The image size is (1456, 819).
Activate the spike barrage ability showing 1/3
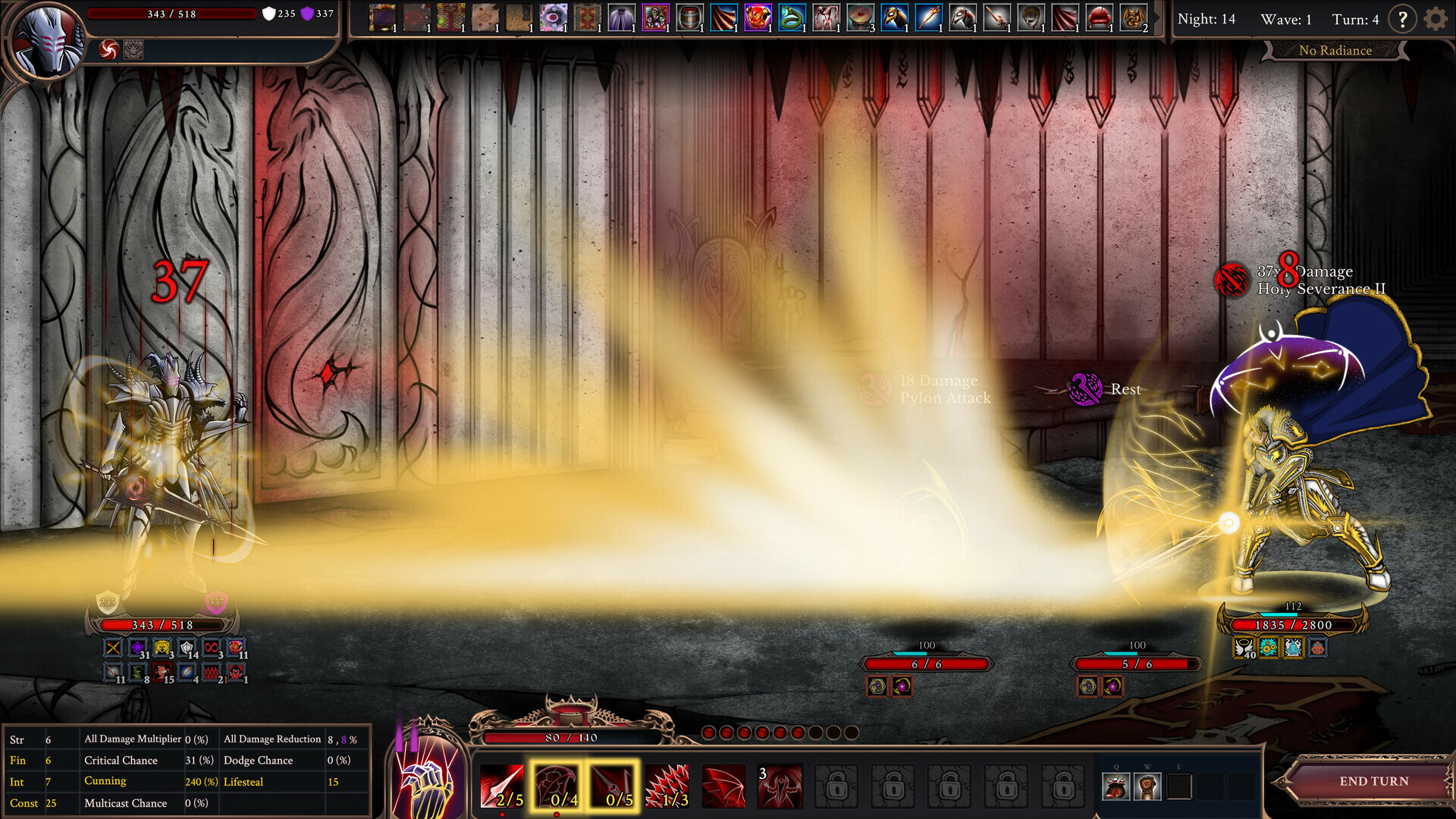[669, 787]
